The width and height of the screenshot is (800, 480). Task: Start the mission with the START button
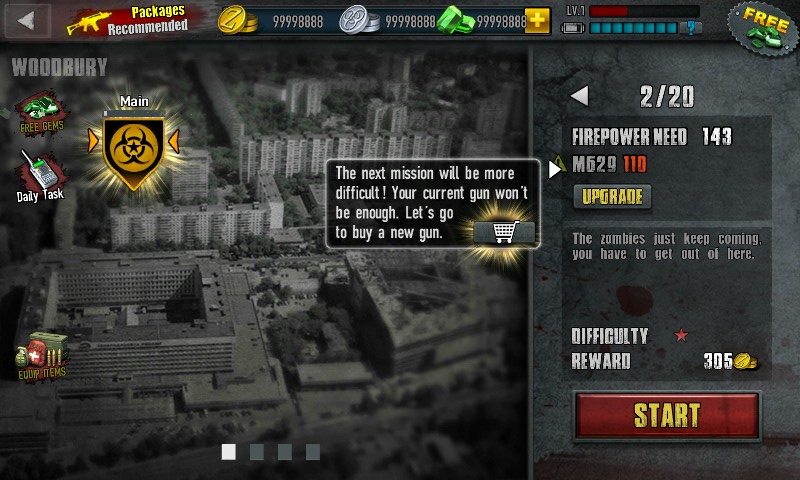667,415
